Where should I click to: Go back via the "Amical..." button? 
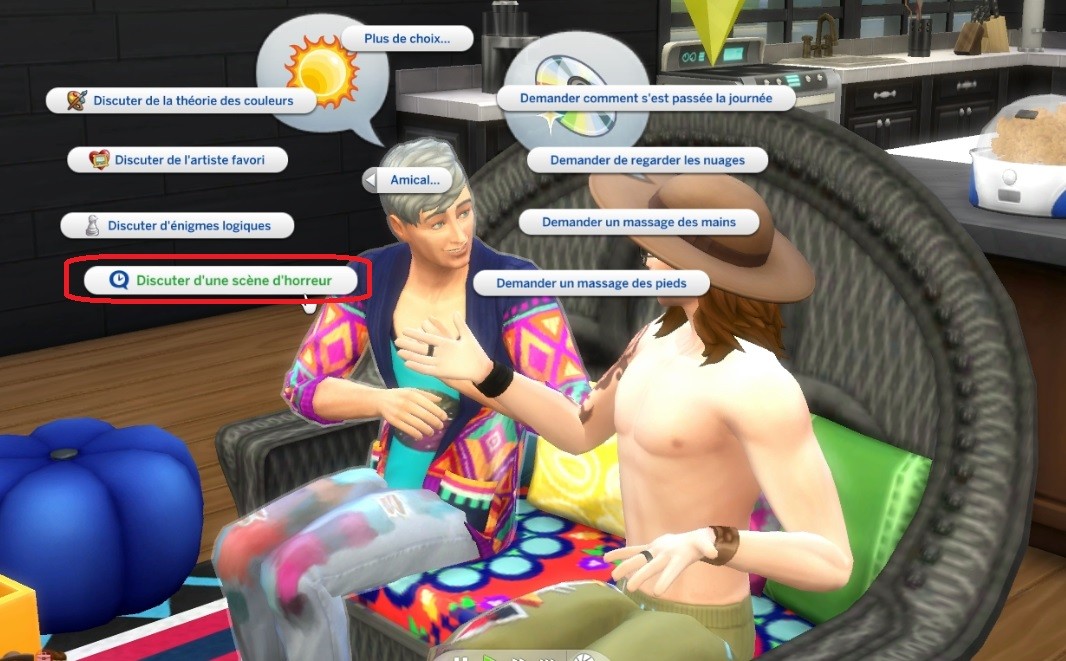coord(407,180)
